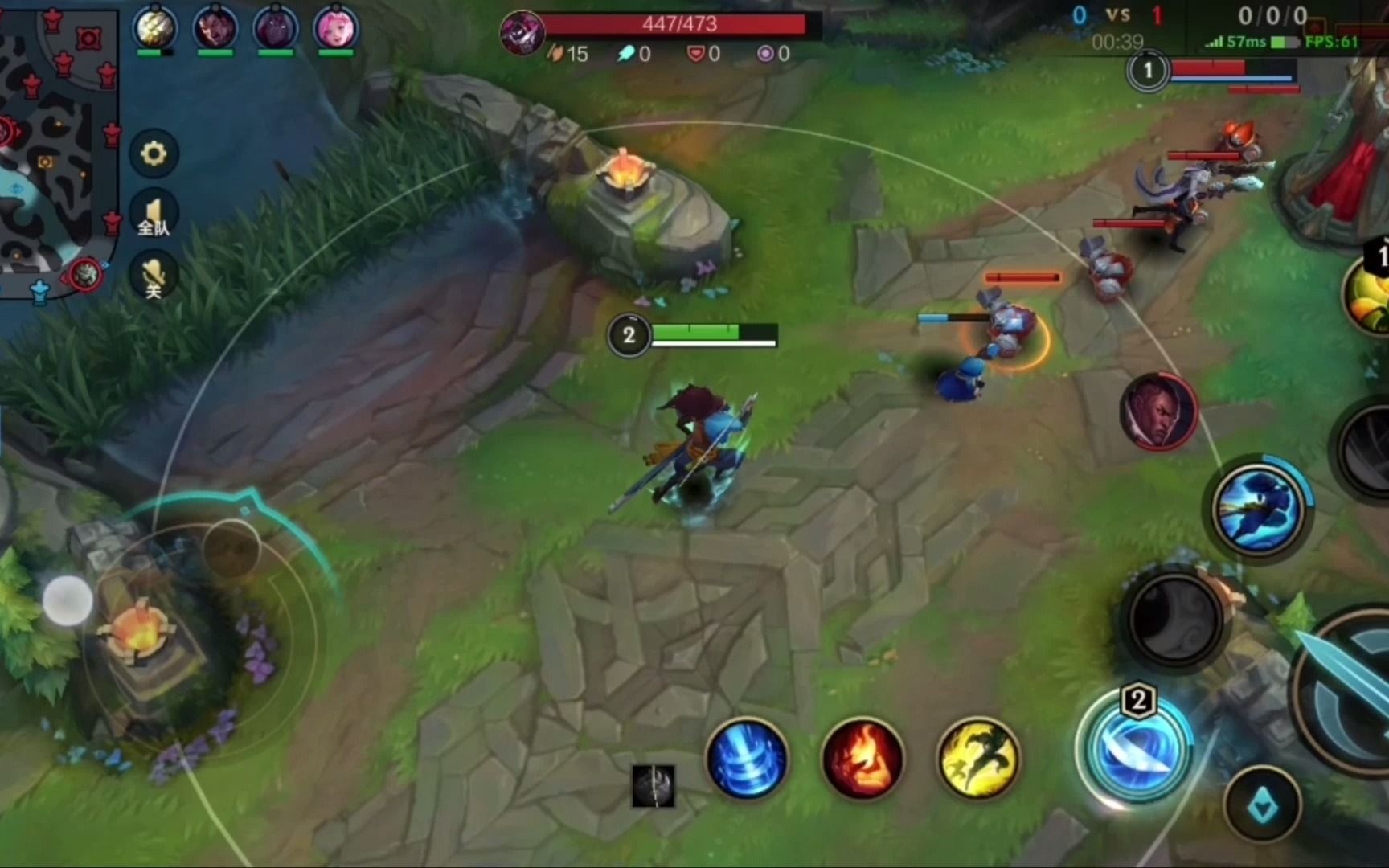Tap the sword basic attack button
Viewport: 1389px width, 868px height.
(1350, 691)
